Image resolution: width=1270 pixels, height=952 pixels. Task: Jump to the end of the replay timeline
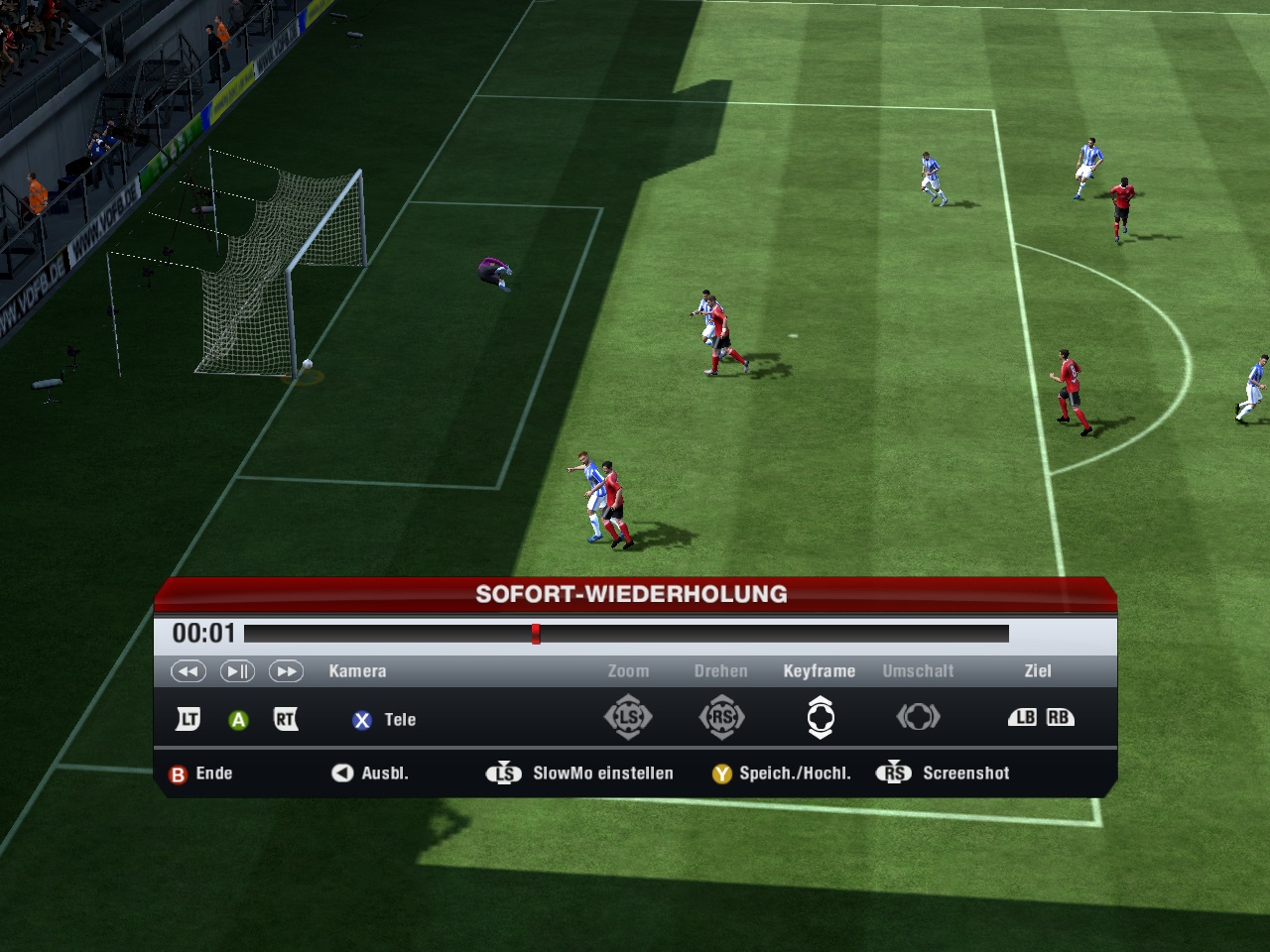point(1005,634)
